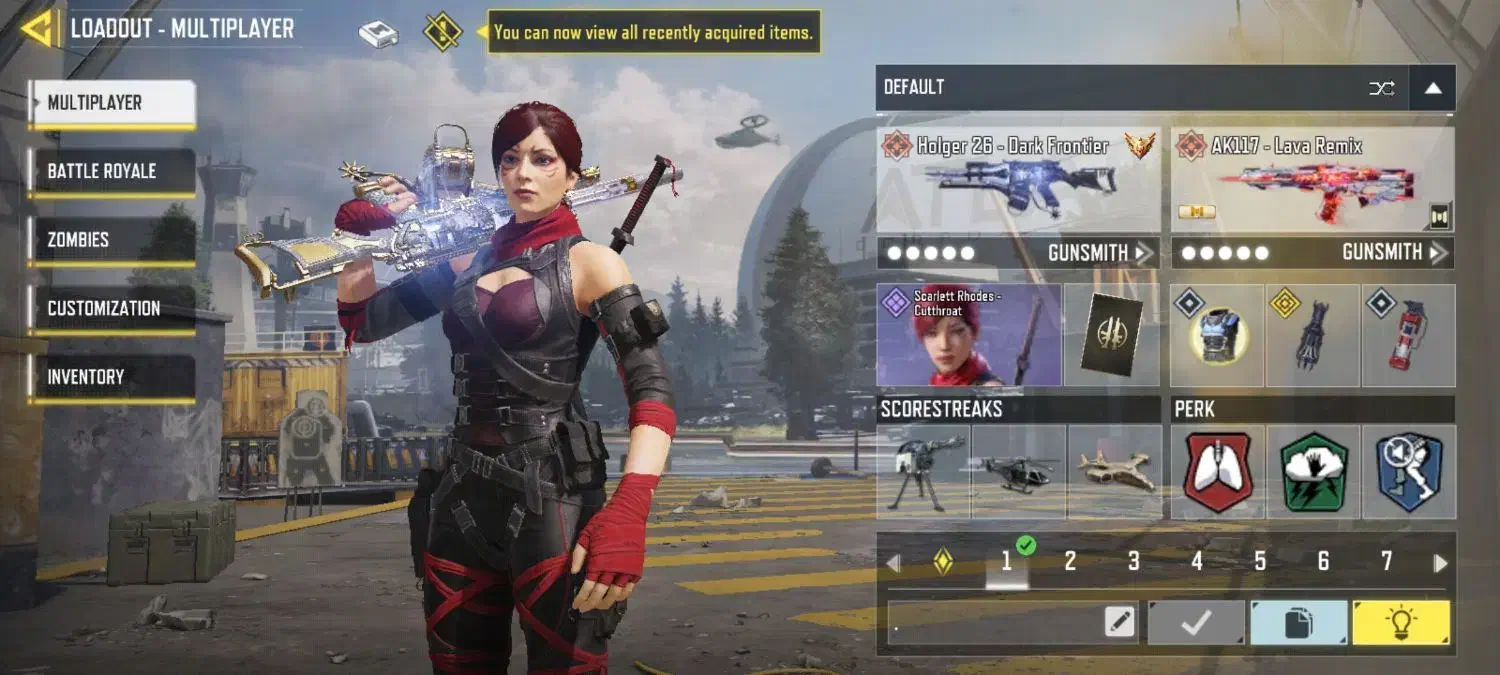Select the green perk slot
The width and height of the screenshot is (1500, 675).
tap(1312, 471)
